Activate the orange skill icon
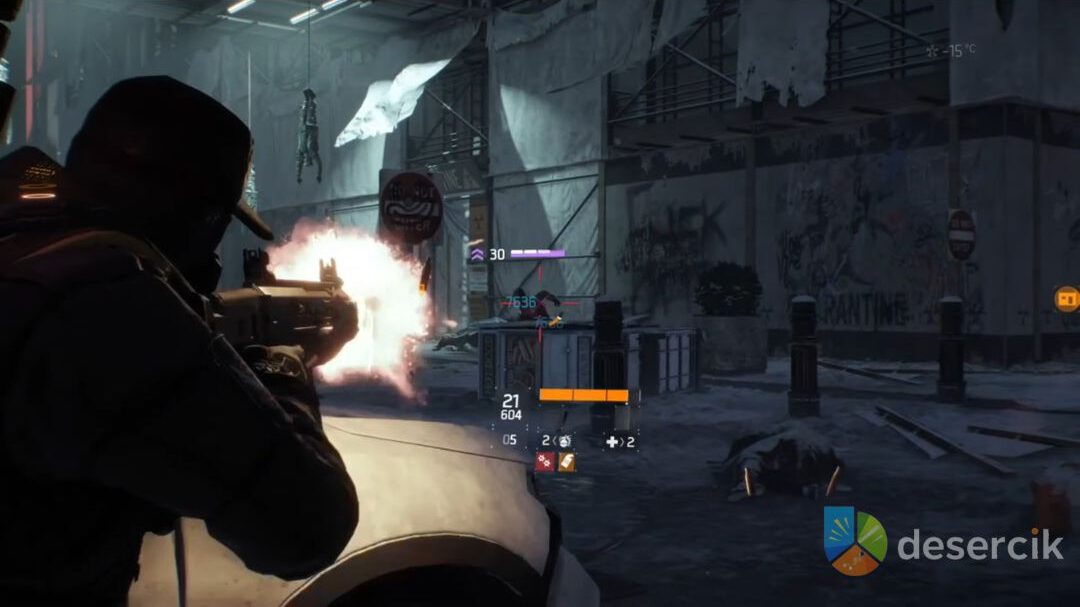1080x607 pixels. point(566,461)
